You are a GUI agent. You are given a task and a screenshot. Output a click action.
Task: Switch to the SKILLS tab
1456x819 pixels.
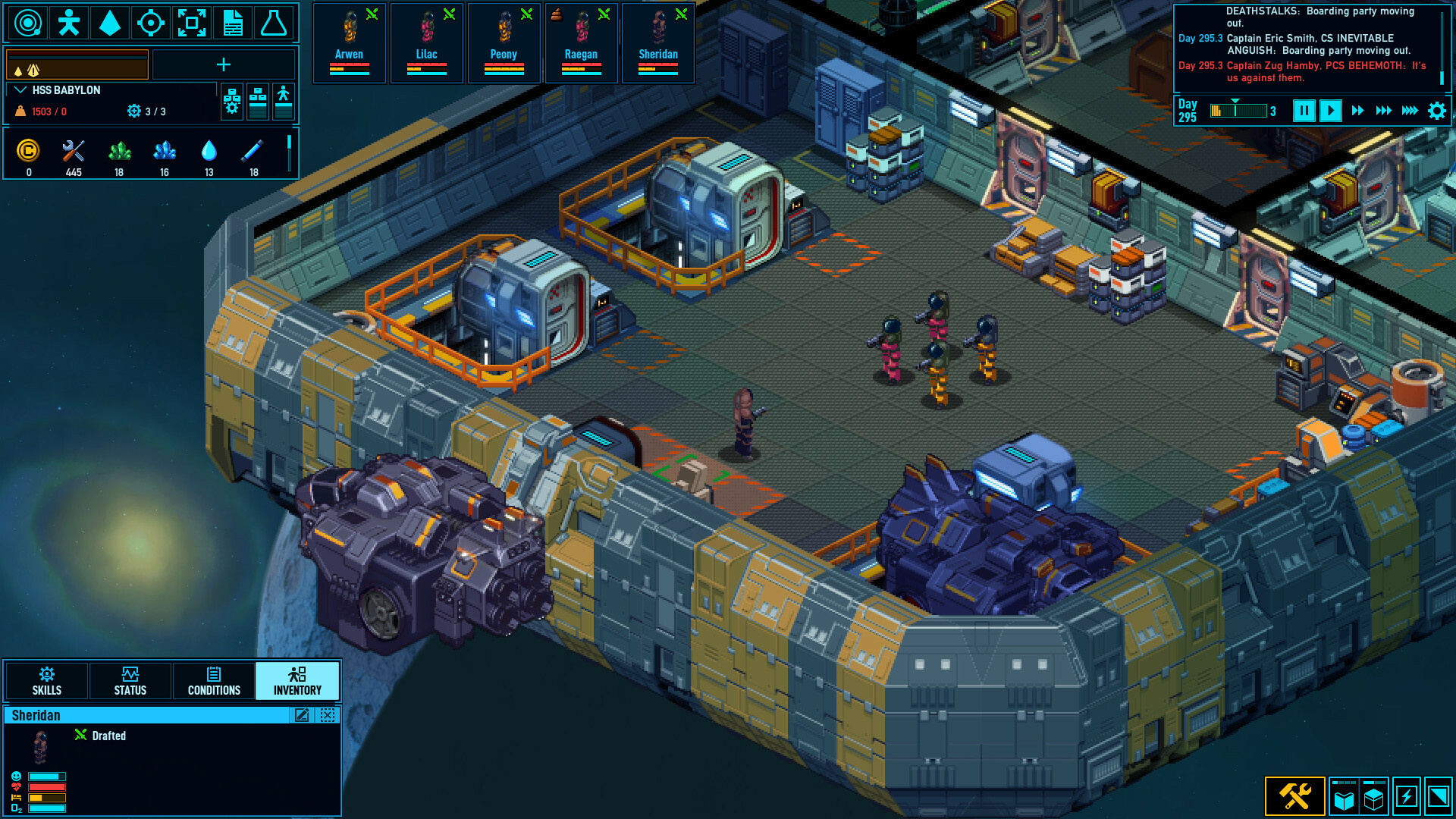[46, 680]
